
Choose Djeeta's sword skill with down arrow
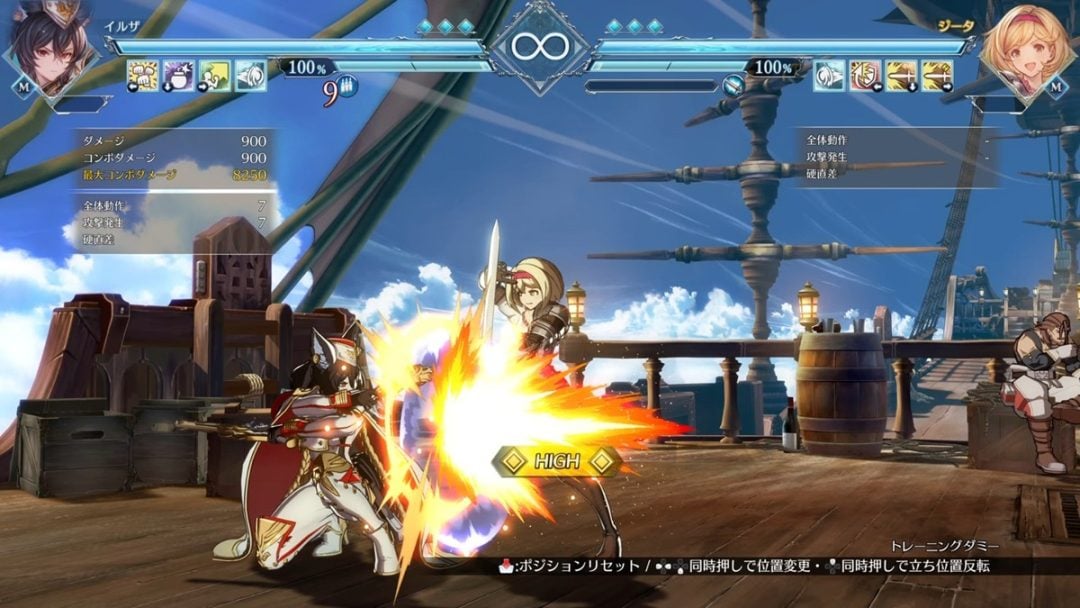901,75
